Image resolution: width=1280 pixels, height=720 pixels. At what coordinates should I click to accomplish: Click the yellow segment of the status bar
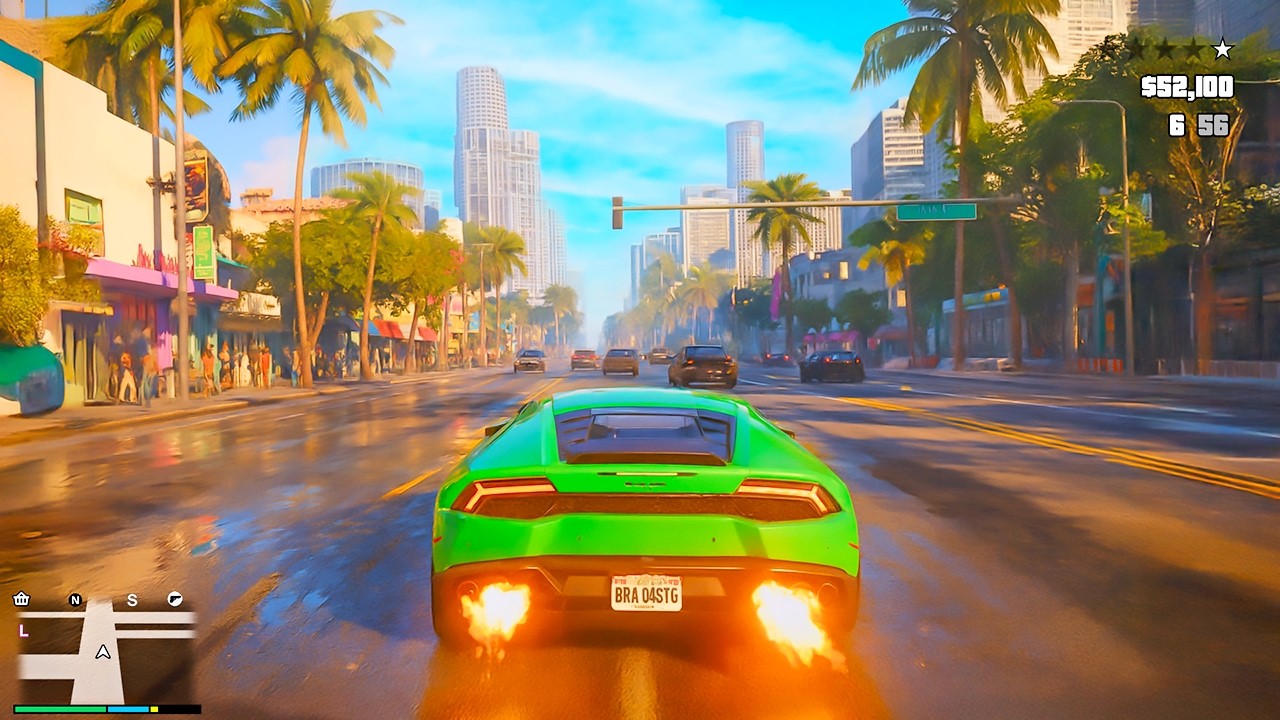(x=154, y=709)
